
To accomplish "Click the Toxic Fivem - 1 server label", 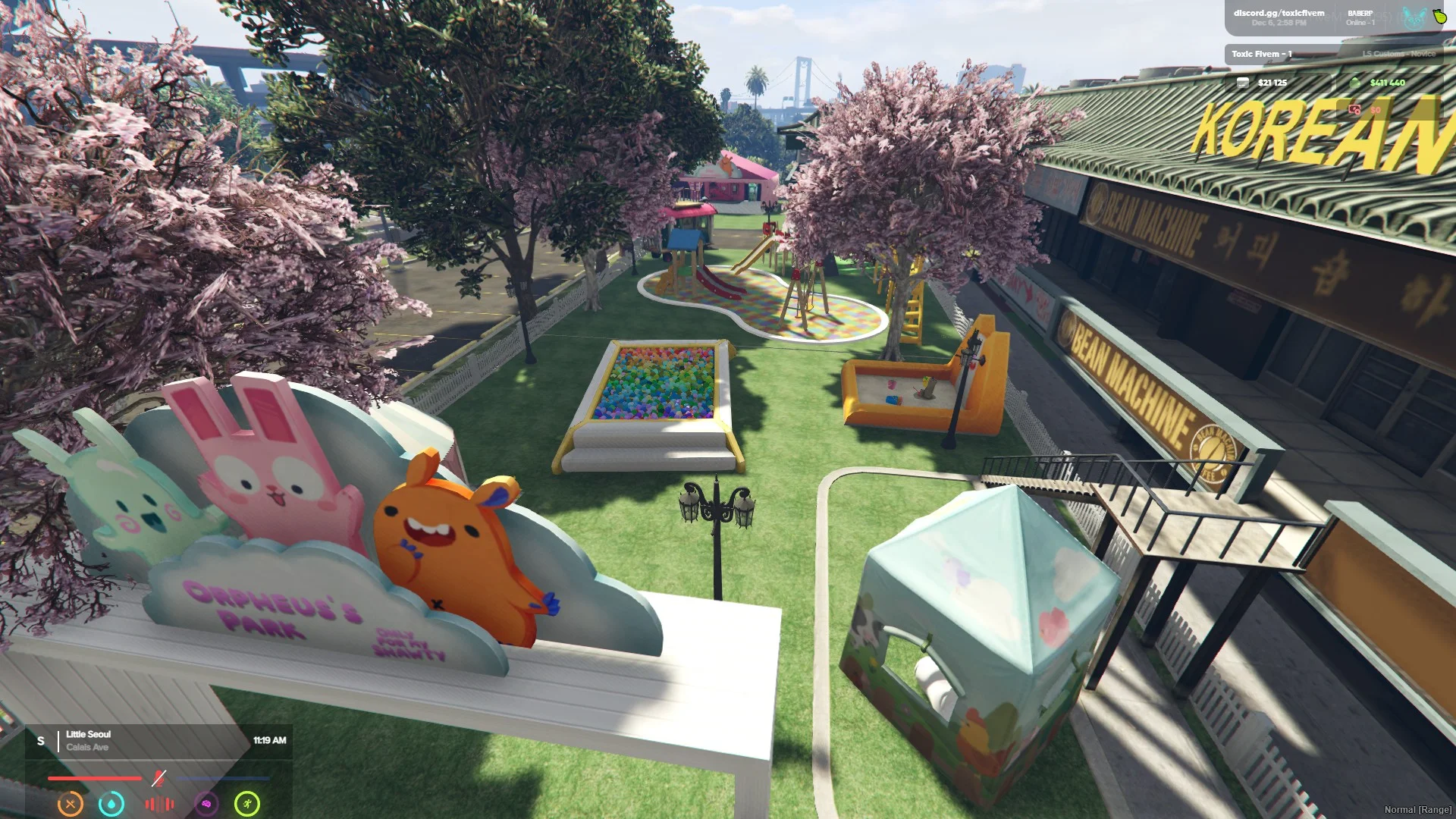I will [1261, 54].
